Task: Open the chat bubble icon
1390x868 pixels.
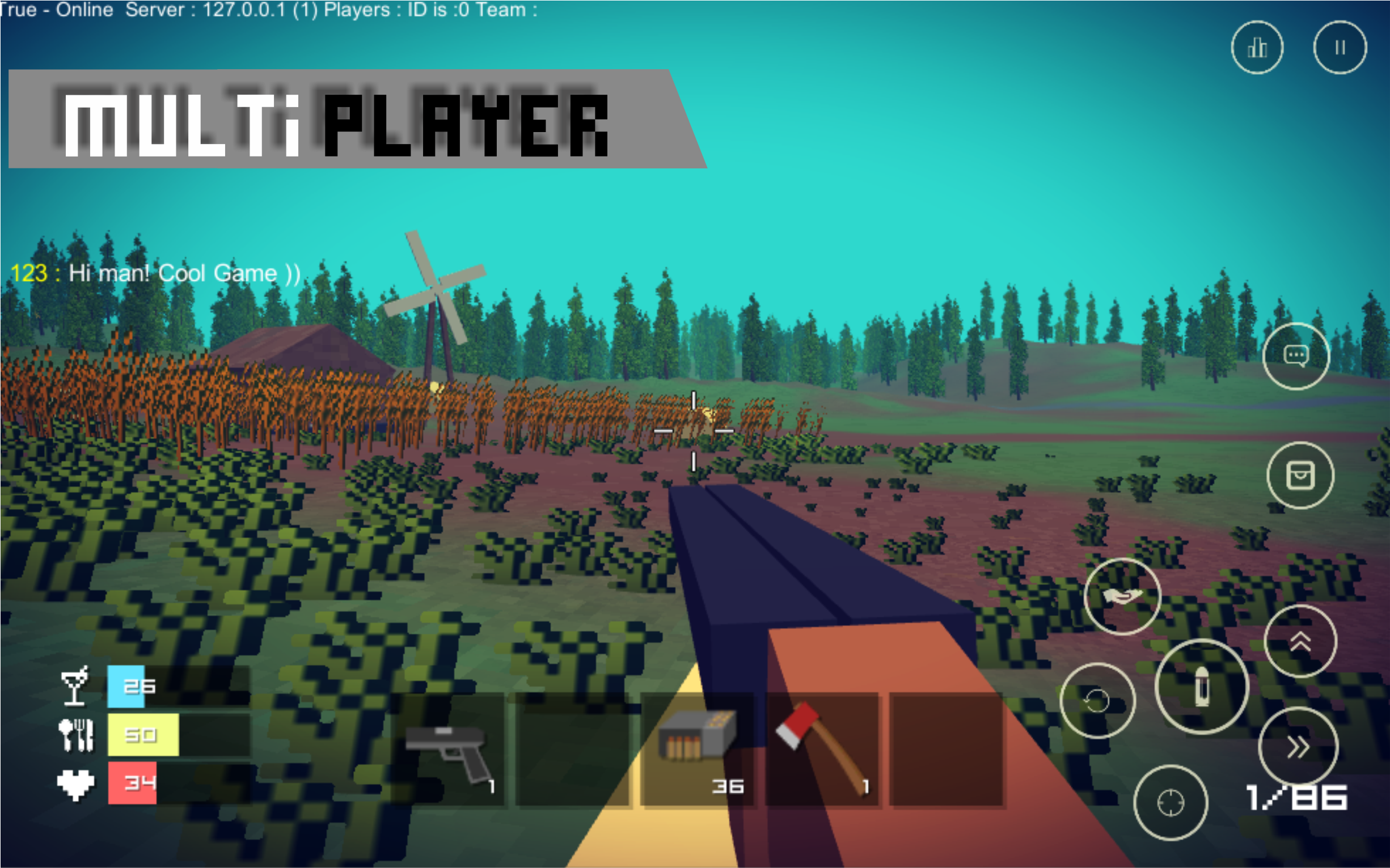Action: point(1297,356)
